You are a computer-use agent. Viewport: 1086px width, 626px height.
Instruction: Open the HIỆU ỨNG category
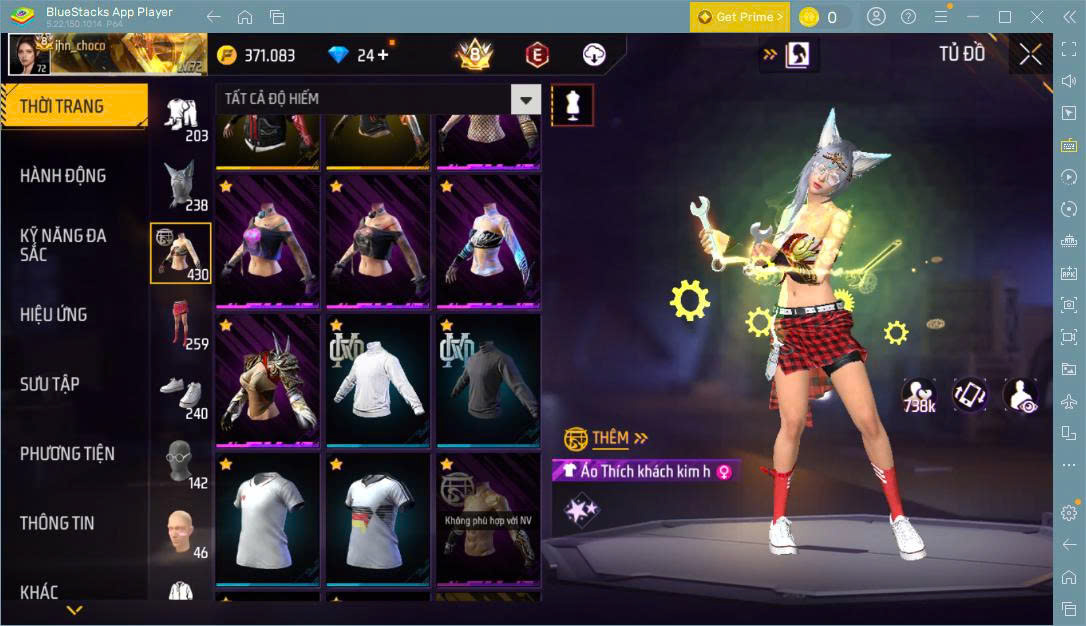54,315
